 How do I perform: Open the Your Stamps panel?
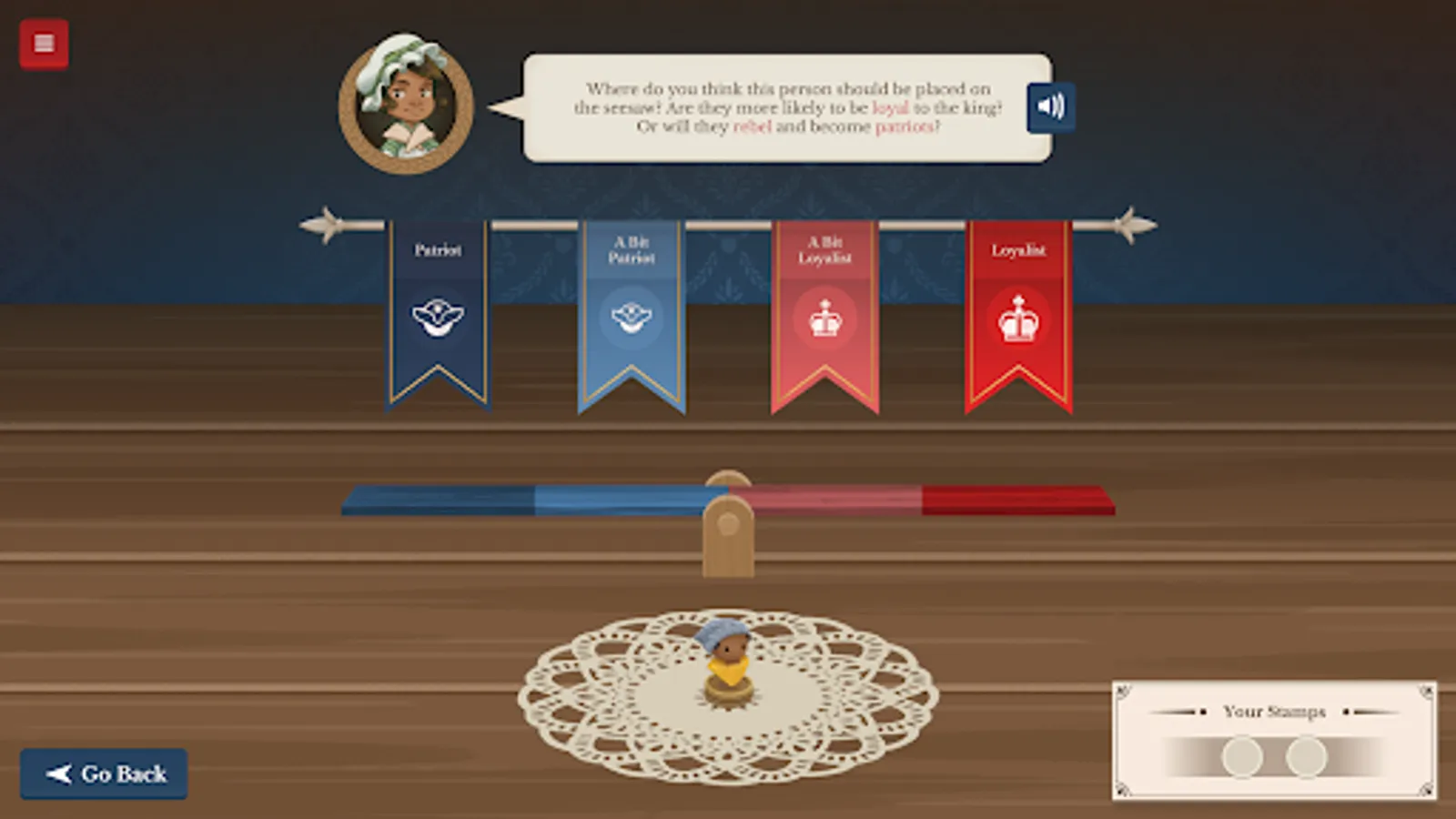pos(1272,739)
